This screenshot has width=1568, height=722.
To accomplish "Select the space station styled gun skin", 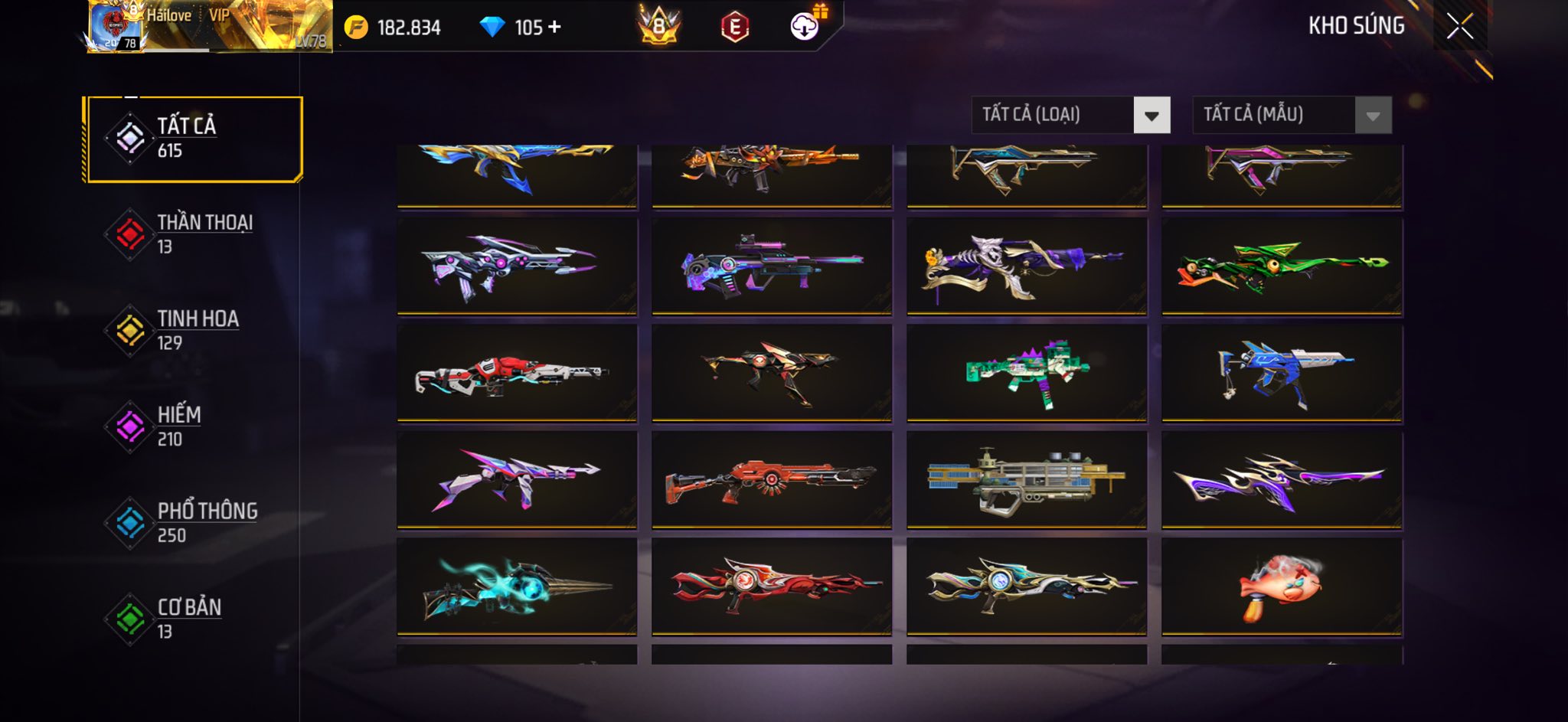I will coord(1027,480).
